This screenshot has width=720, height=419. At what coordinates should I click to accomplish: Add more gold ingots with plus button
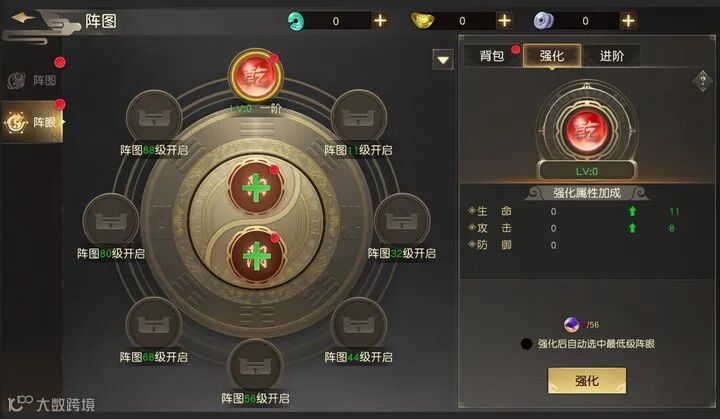pyautogui.click(x=504, y=19)
